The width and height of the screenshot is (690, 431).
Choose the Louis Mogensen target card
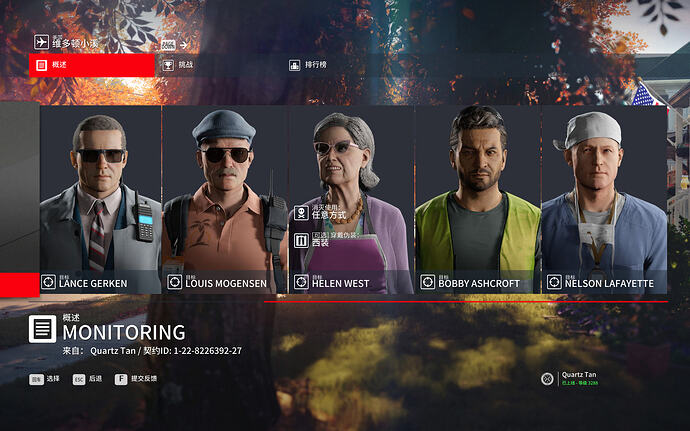225,200
